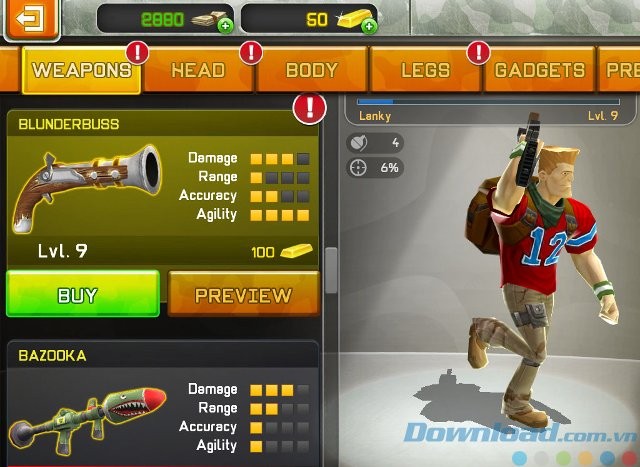Screen dimensions: 640x467
Task: Click the weapon list scrollbar
Action: click(331, 270)
